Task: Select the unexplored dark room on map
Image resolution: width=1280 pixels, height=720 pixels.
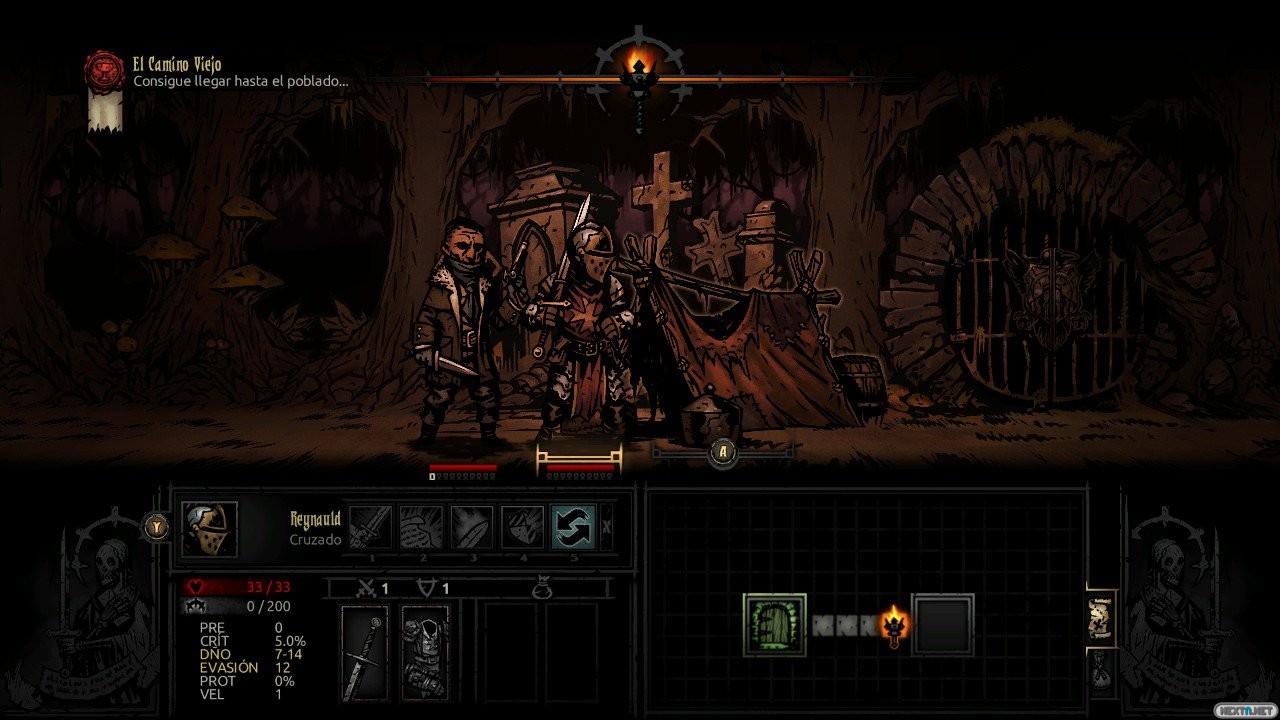Action: coord(942,625)
